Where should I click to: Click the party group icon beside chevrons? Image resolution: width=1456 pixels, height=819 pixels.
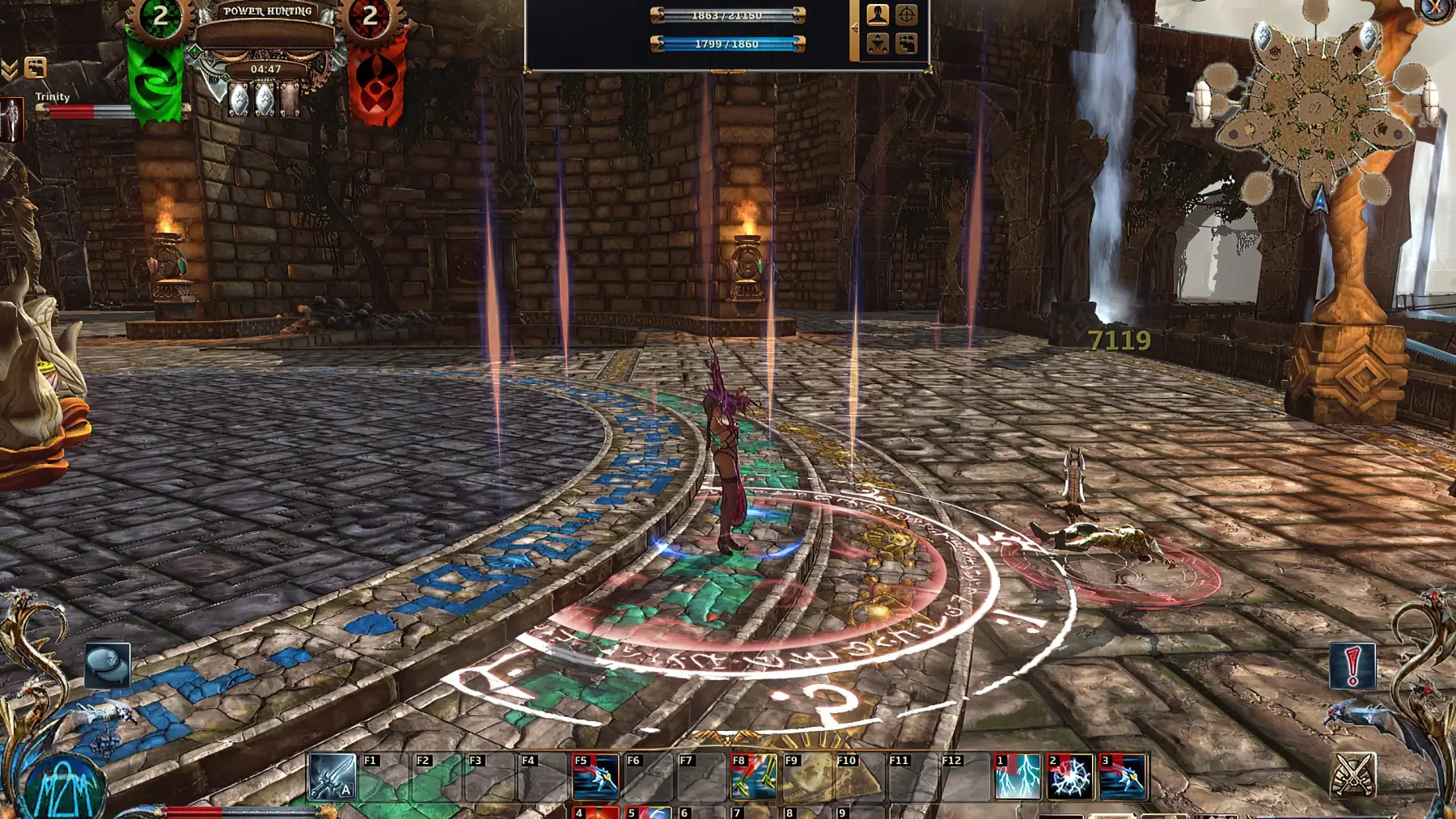(36, 67)
